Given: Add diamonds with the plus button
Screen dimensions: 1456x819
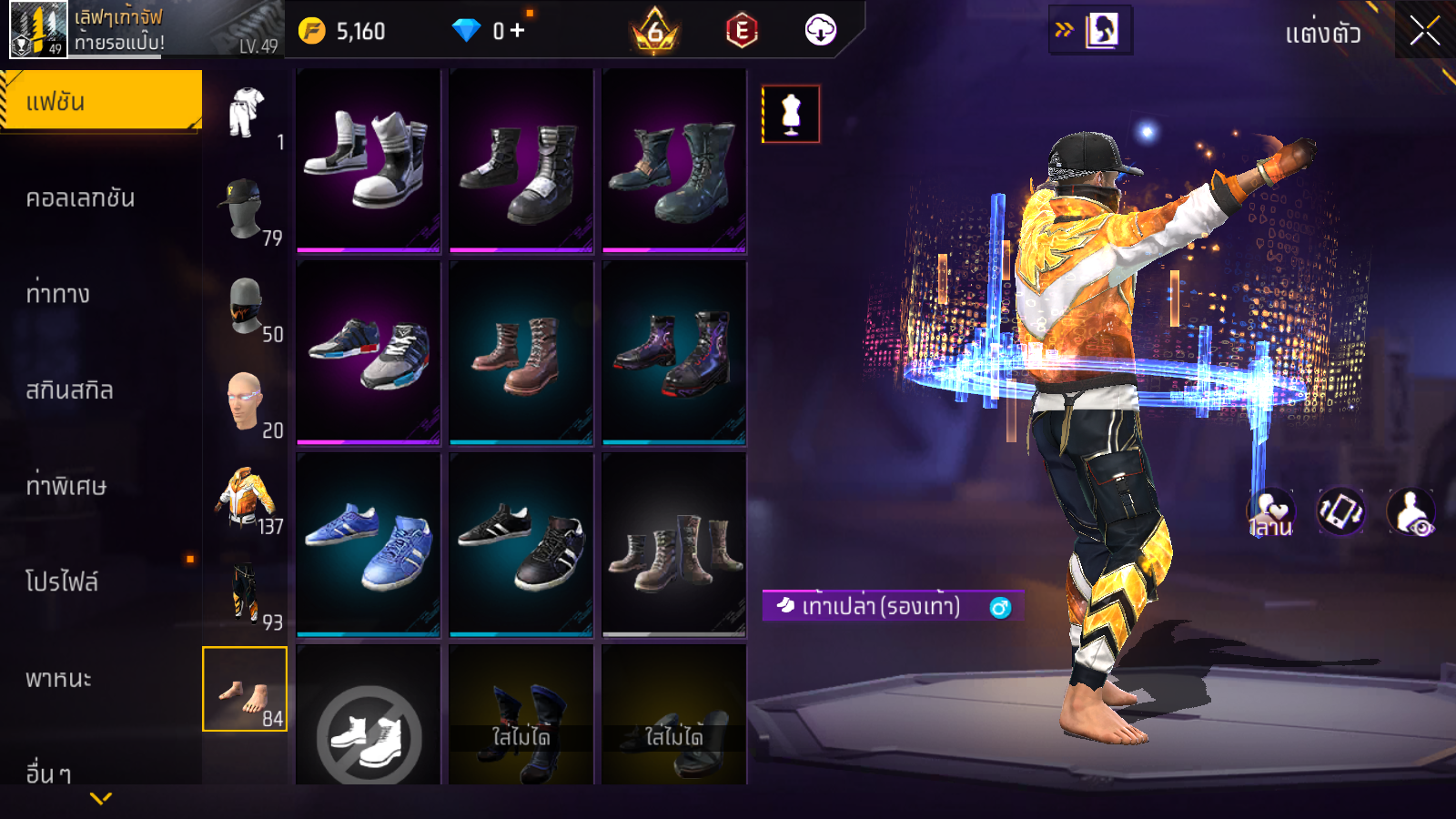Looking at the screenshot, I should [517, 31].
